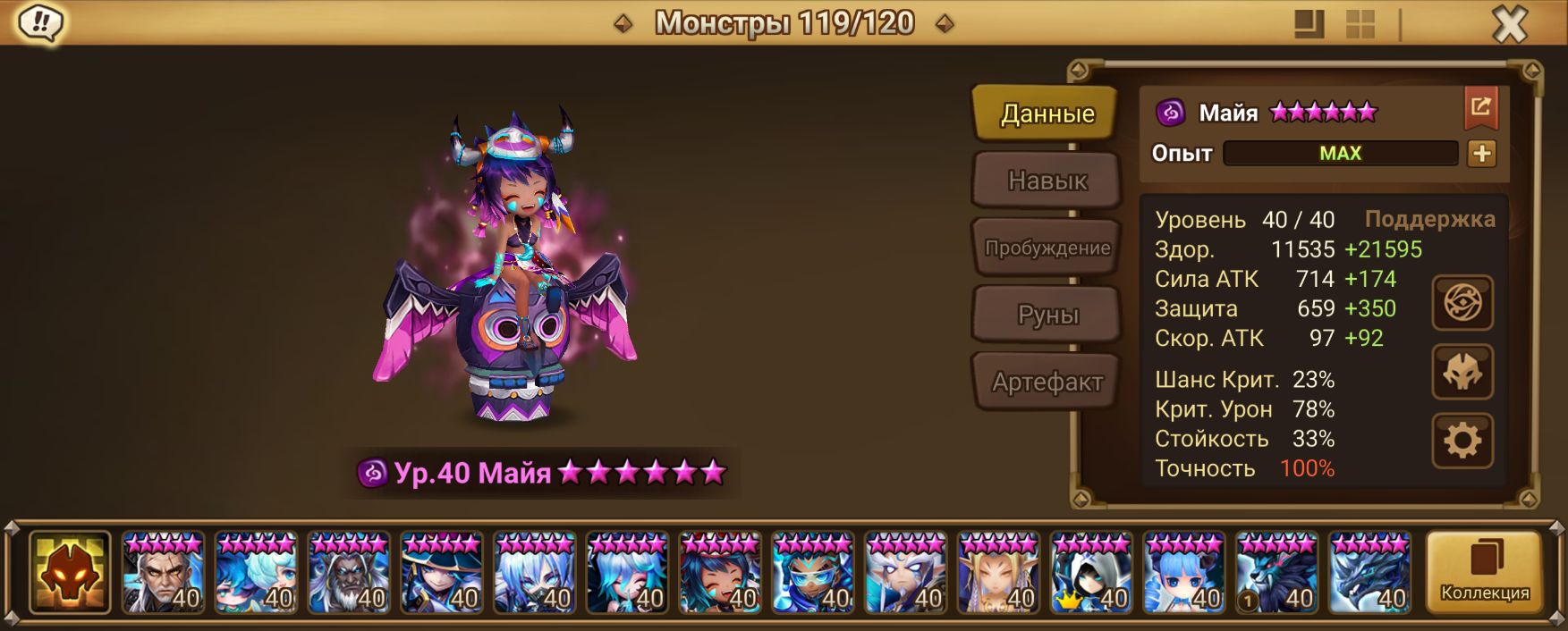Switch to the four-square grid view icon
1568x631 pixels.
point(1360,24)
